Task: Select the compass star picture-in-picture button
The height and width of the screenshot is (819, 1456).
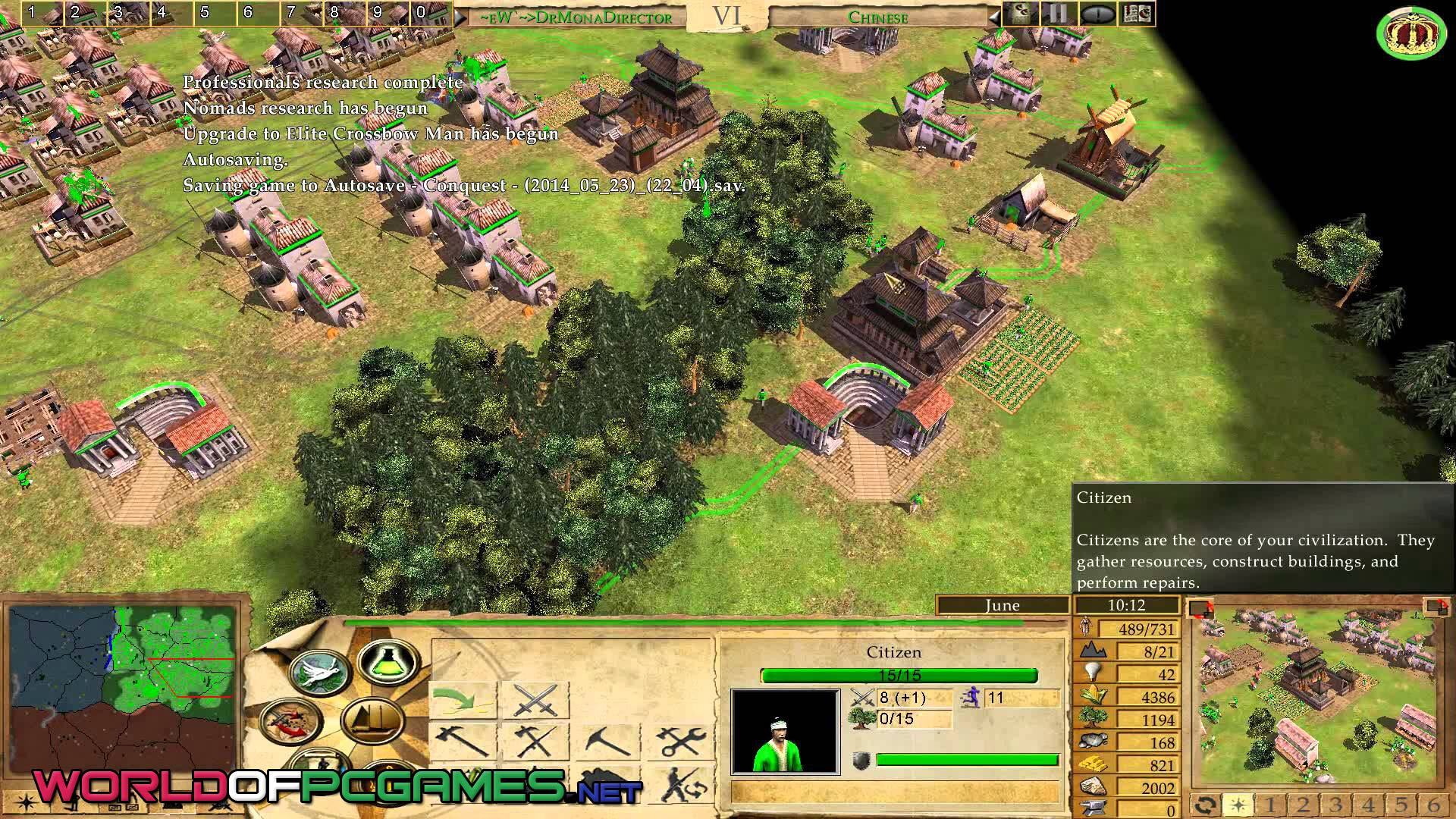Action: point(1238,805)
